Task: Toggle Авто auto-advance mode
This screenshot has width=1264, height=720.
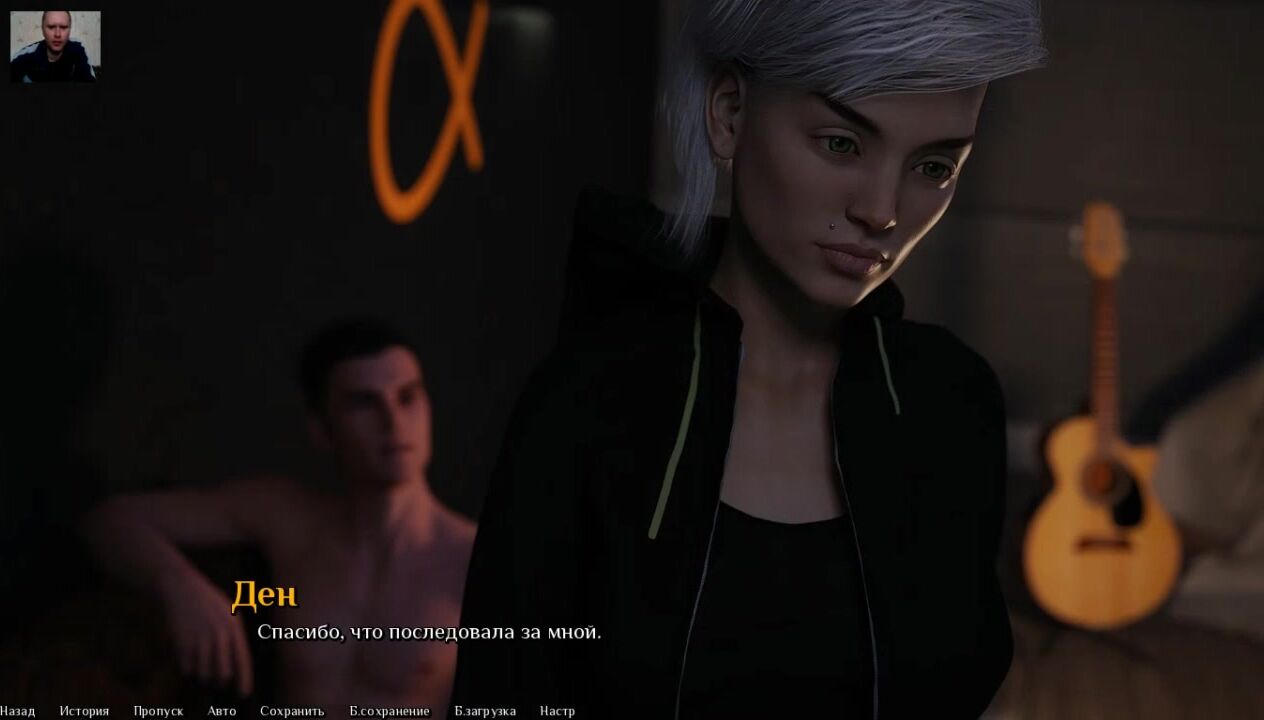Action: click(x=222, y=711)
